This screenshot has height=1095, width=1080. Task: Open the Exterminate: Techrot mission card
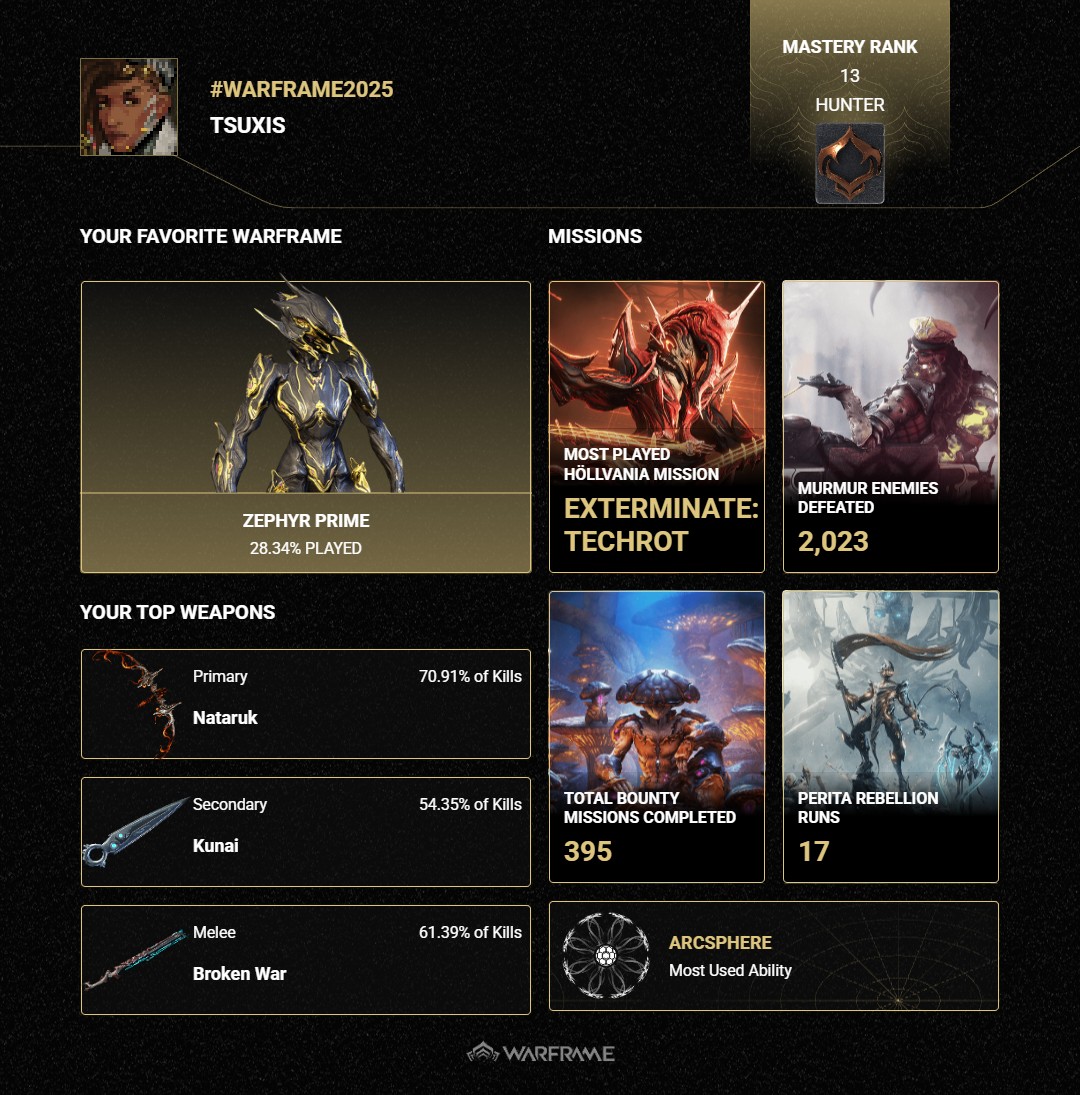click(x=656, y=426)
